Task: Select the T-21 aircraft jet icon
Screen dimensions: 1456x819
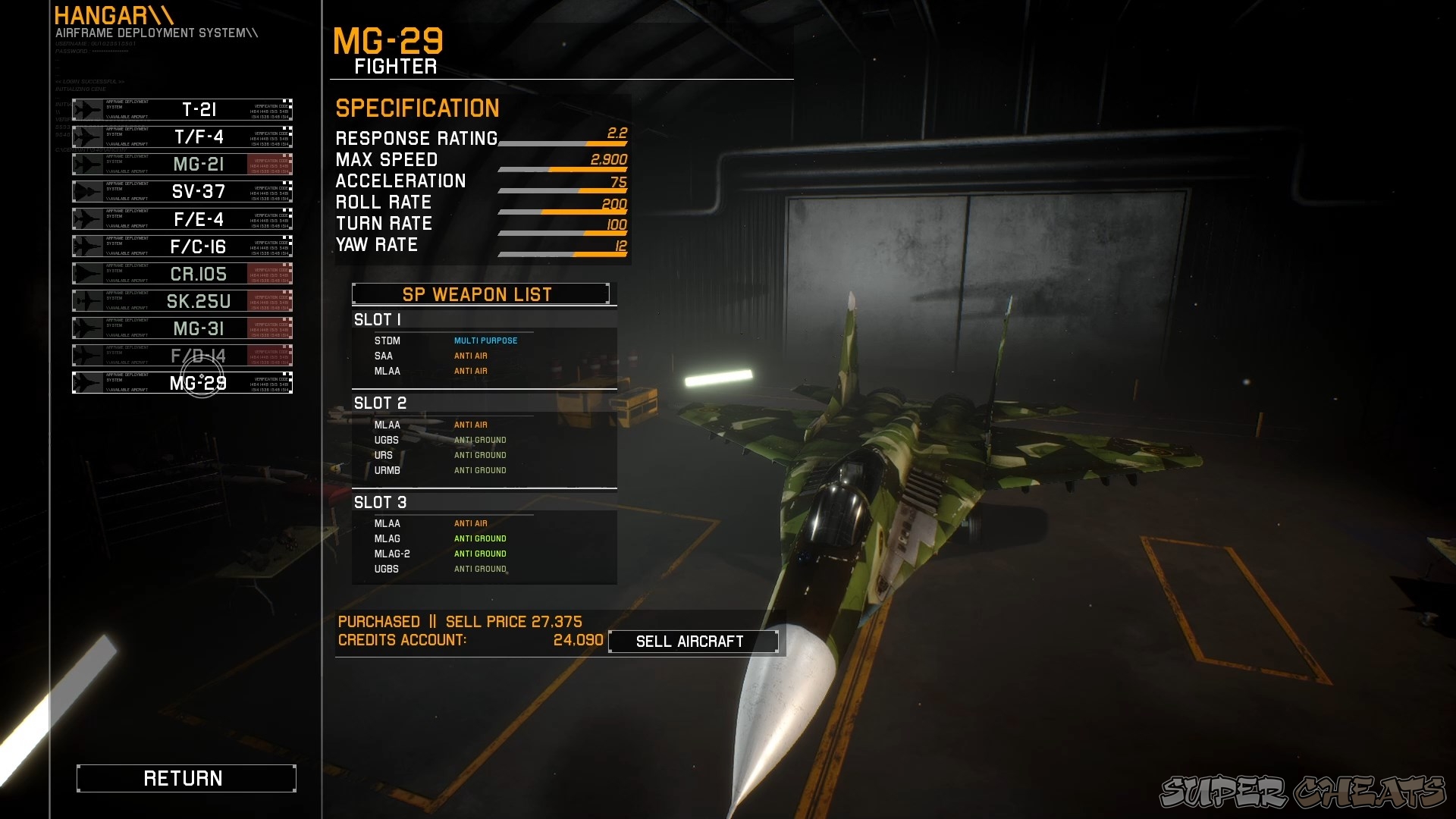Action: [87, 108]
